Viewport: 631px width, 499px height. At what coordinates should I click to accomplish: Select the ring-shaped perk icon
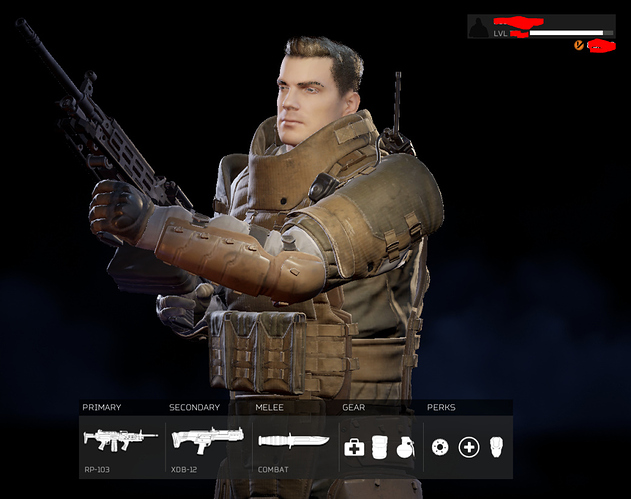pos(441,446)
